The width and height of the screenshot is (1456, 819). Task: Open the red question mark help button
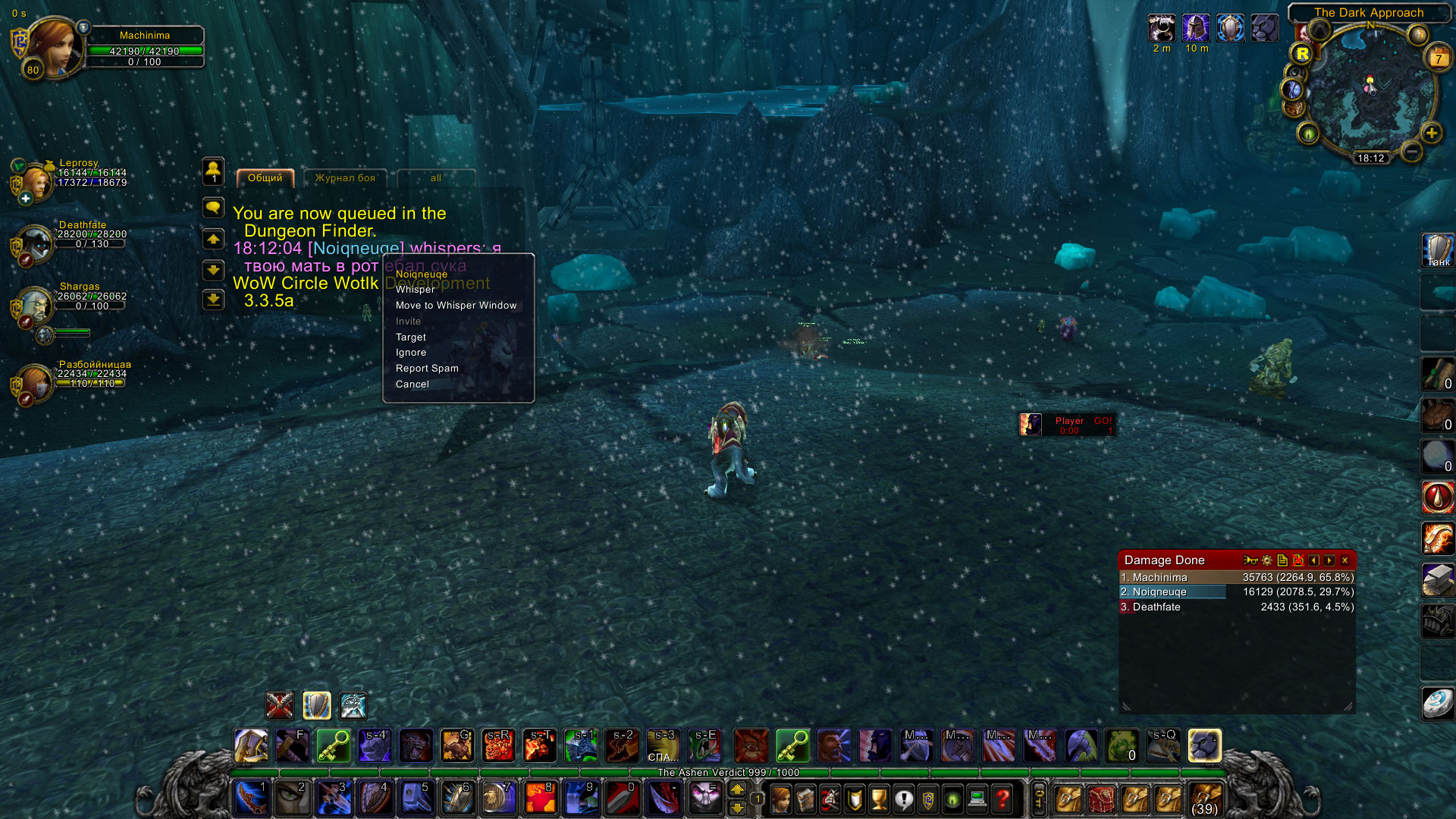tap(1003, 799)
